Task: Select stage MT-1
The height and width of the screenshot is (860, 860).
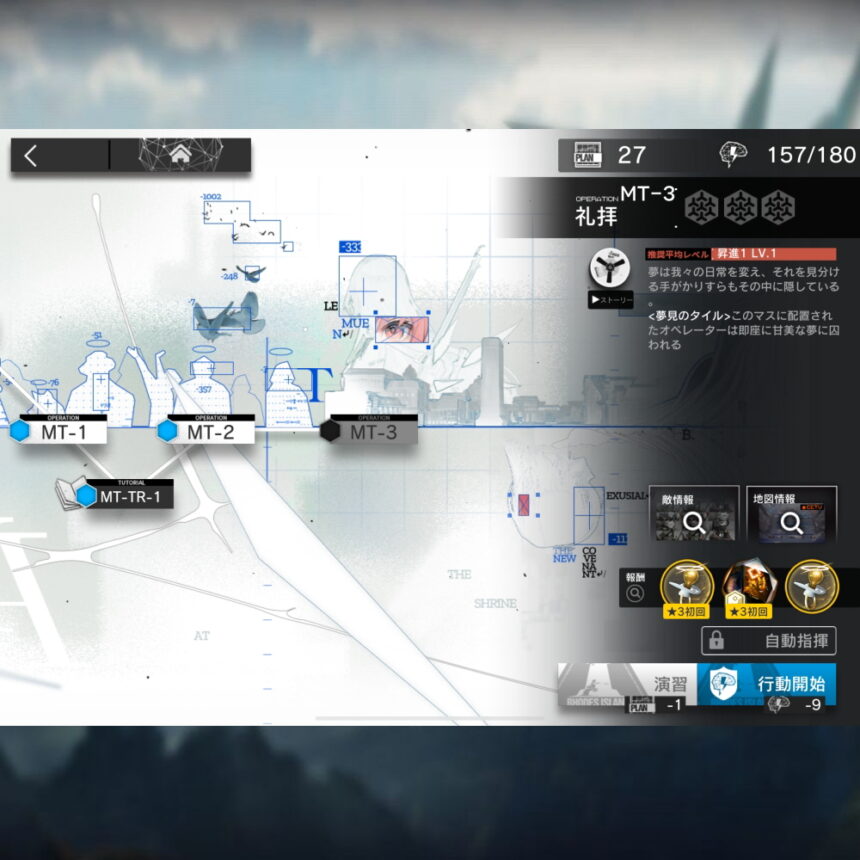Action: pos(62,432)
